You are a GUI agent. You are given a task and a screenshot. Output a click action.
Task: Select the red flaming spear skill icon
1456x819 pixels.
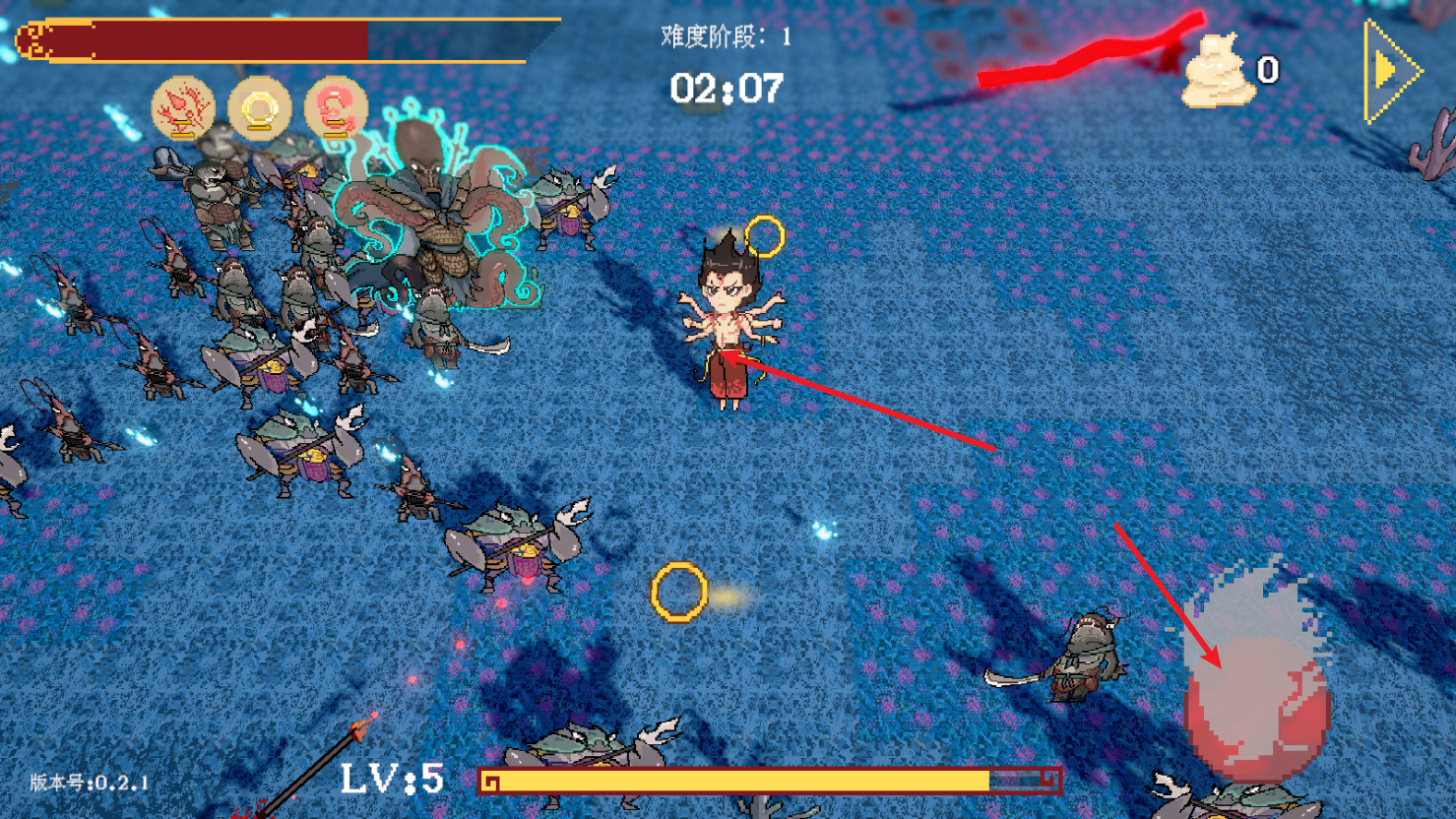pyautogui.click(x=183, y=108)
